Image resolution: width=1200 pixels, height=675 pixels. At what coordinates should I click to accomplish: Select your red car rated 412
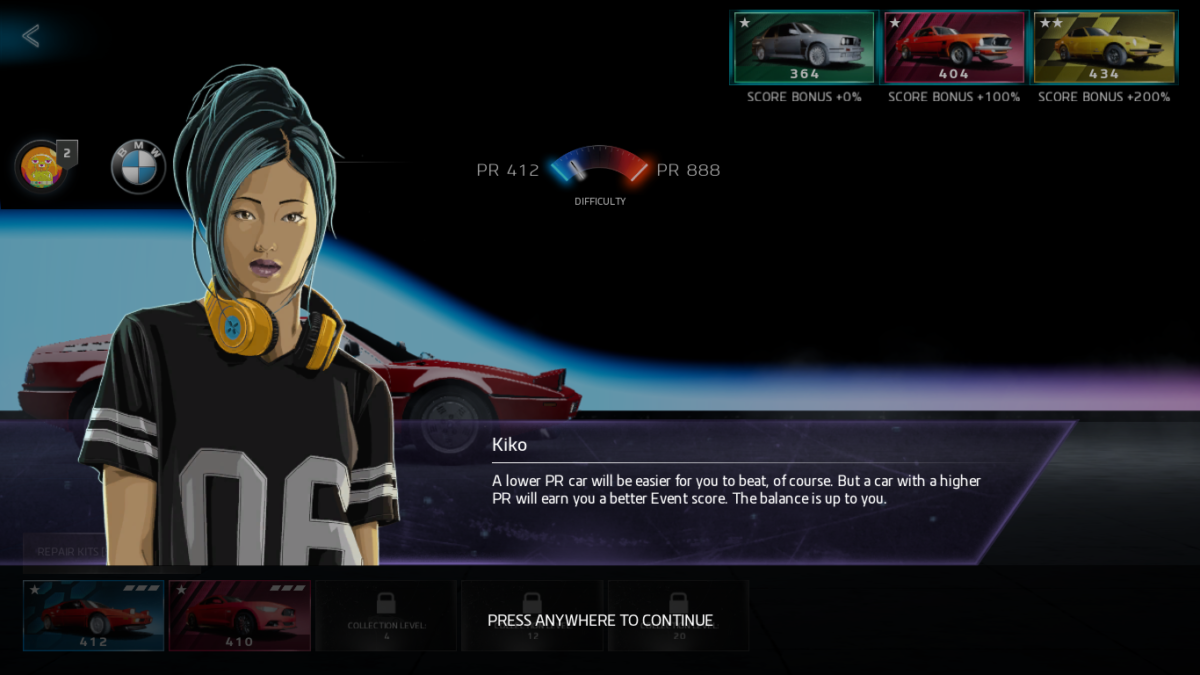(x=94, y=615)
